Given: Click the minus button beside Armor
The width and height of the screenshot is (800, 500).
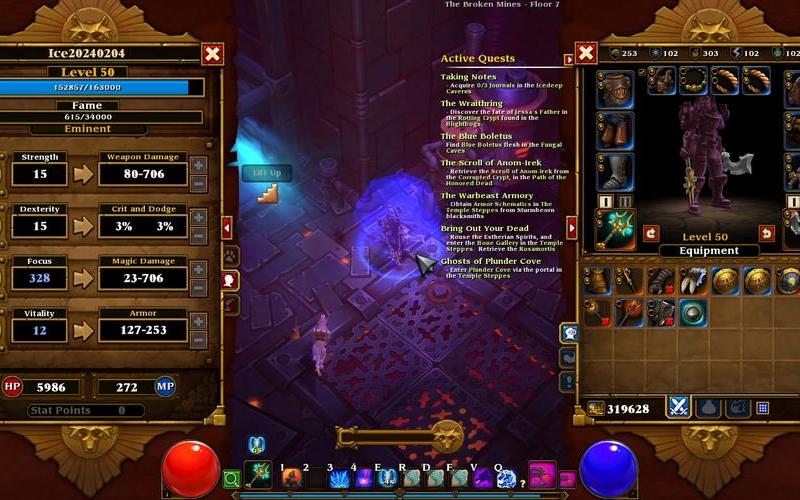Looking at the screenshot, I should pos(198,339).
